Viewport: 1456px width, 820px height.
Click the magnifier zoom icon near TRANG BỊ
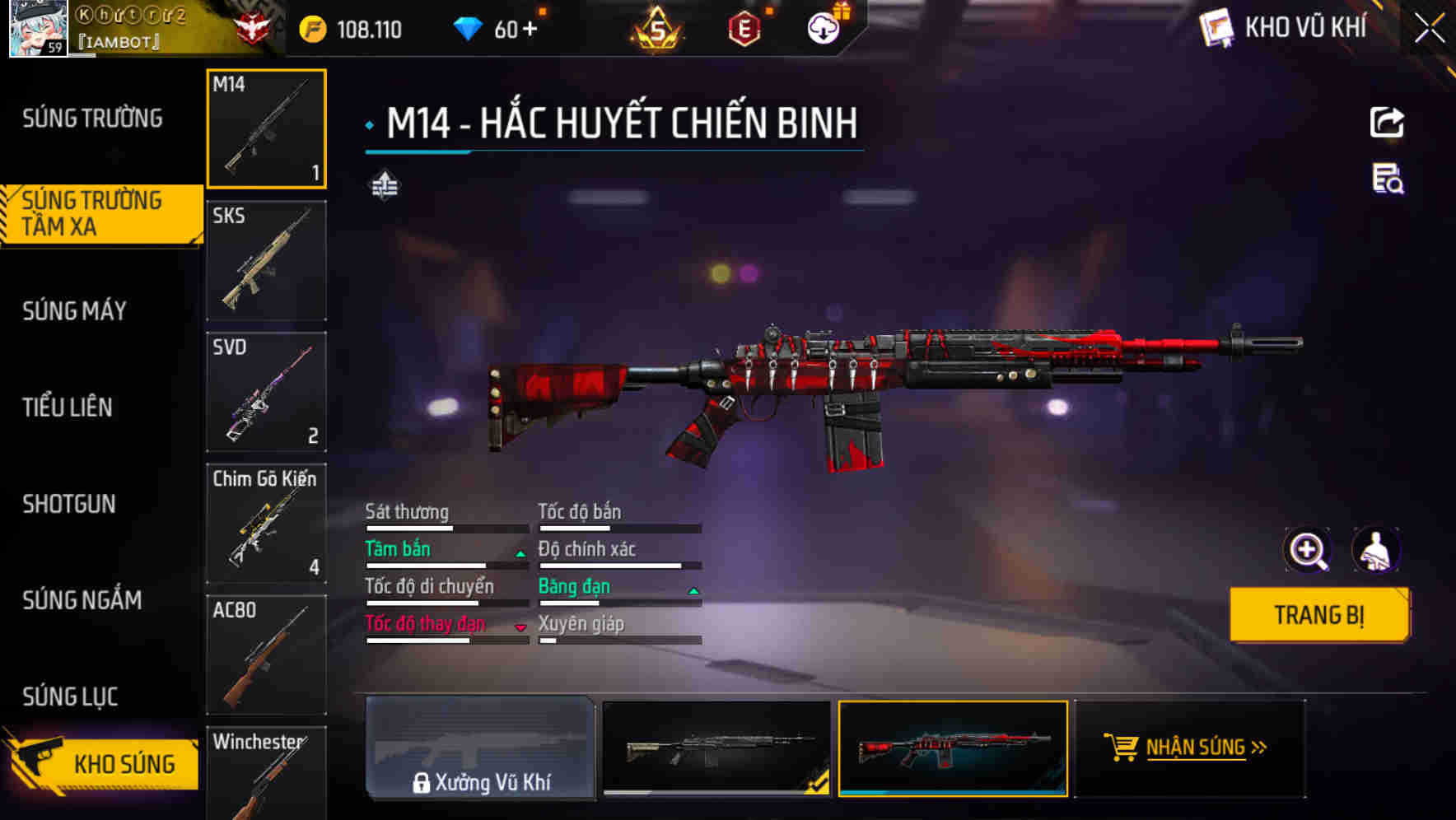click(1308, 550)
